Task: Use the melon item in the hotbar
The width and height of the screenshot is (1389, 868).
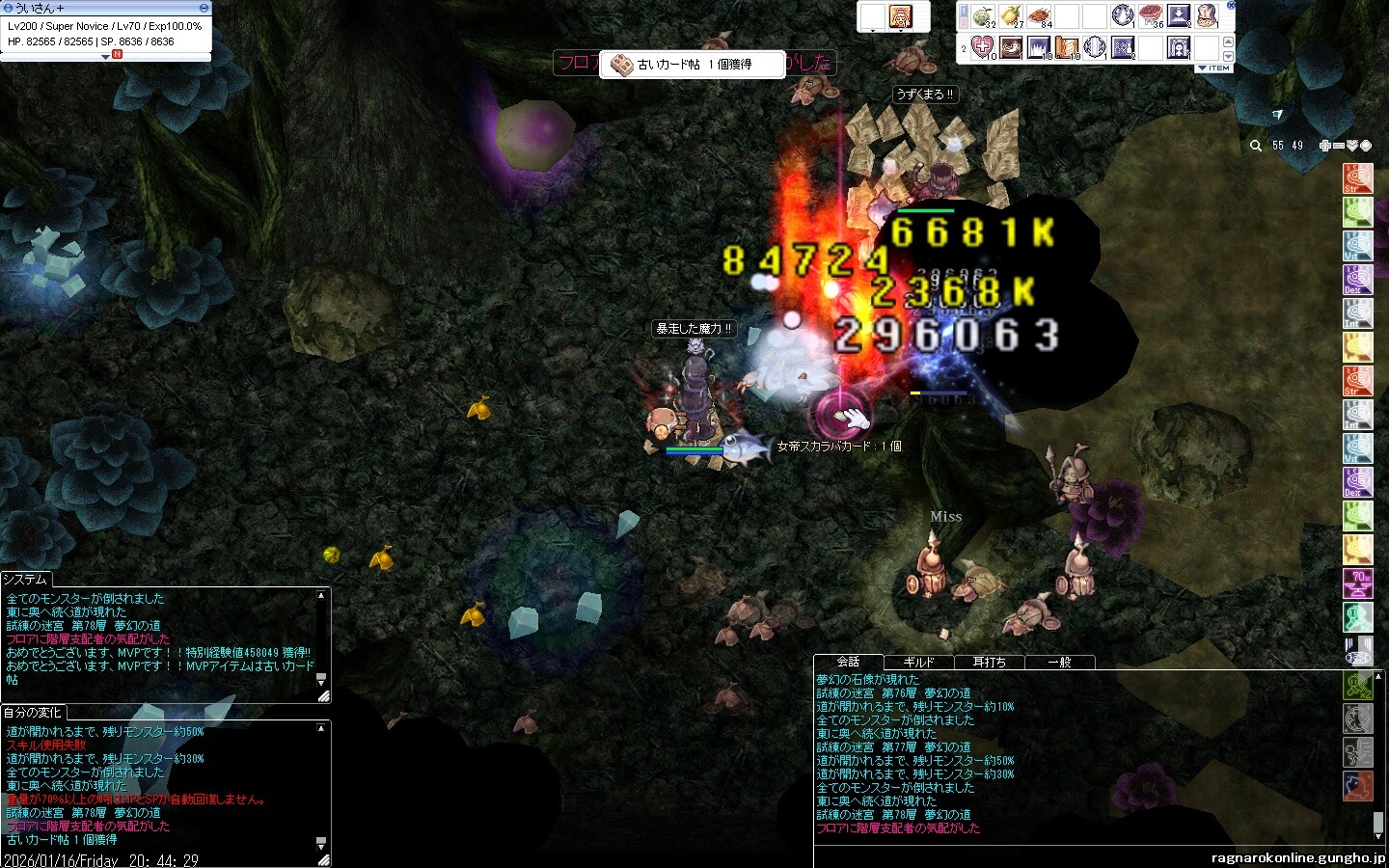Action: [x=983, y=16]
